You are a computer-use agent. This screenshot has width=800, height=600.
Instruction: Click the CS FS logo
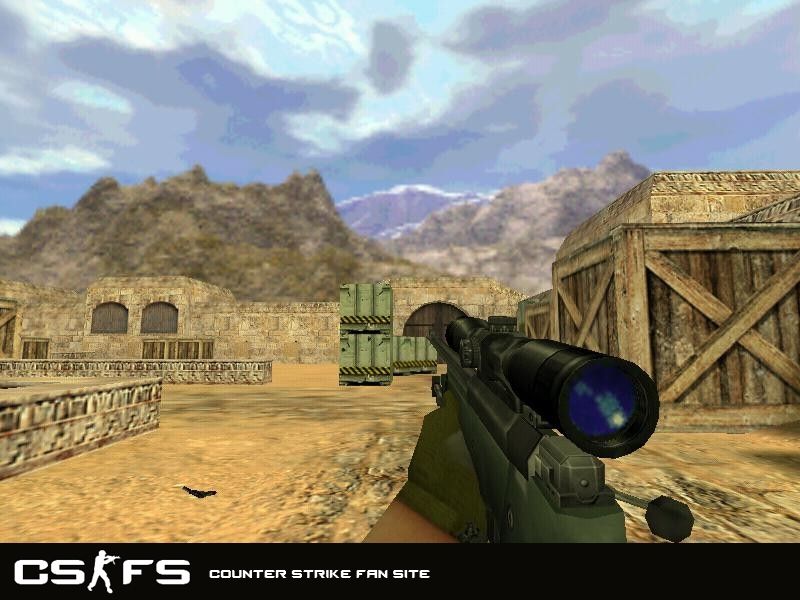click(102, 573)
